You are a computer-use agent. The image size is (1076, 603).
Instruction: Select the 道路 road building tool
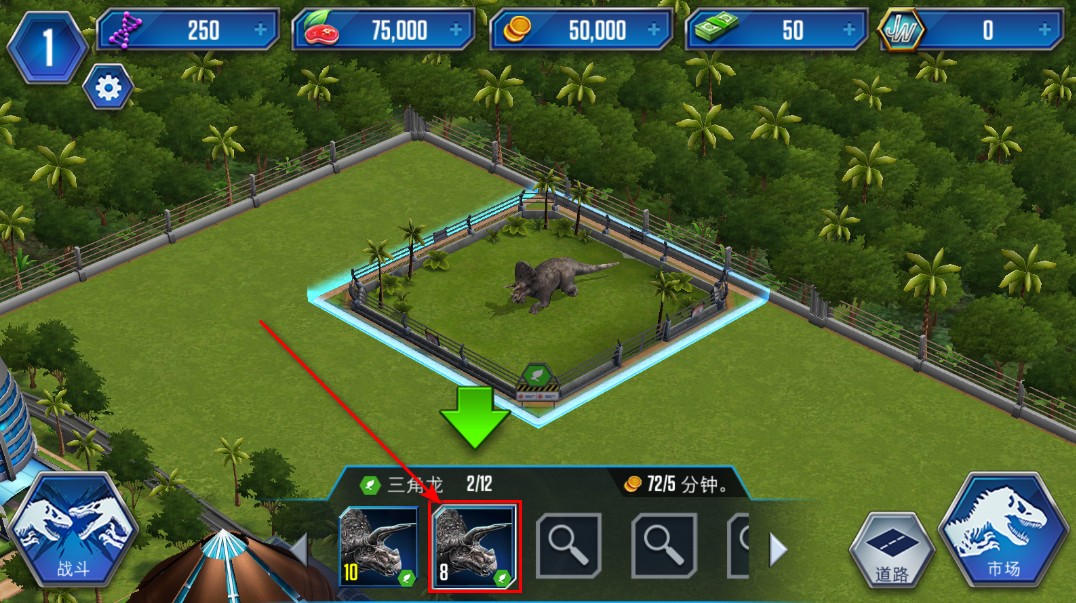click(892, 551)
